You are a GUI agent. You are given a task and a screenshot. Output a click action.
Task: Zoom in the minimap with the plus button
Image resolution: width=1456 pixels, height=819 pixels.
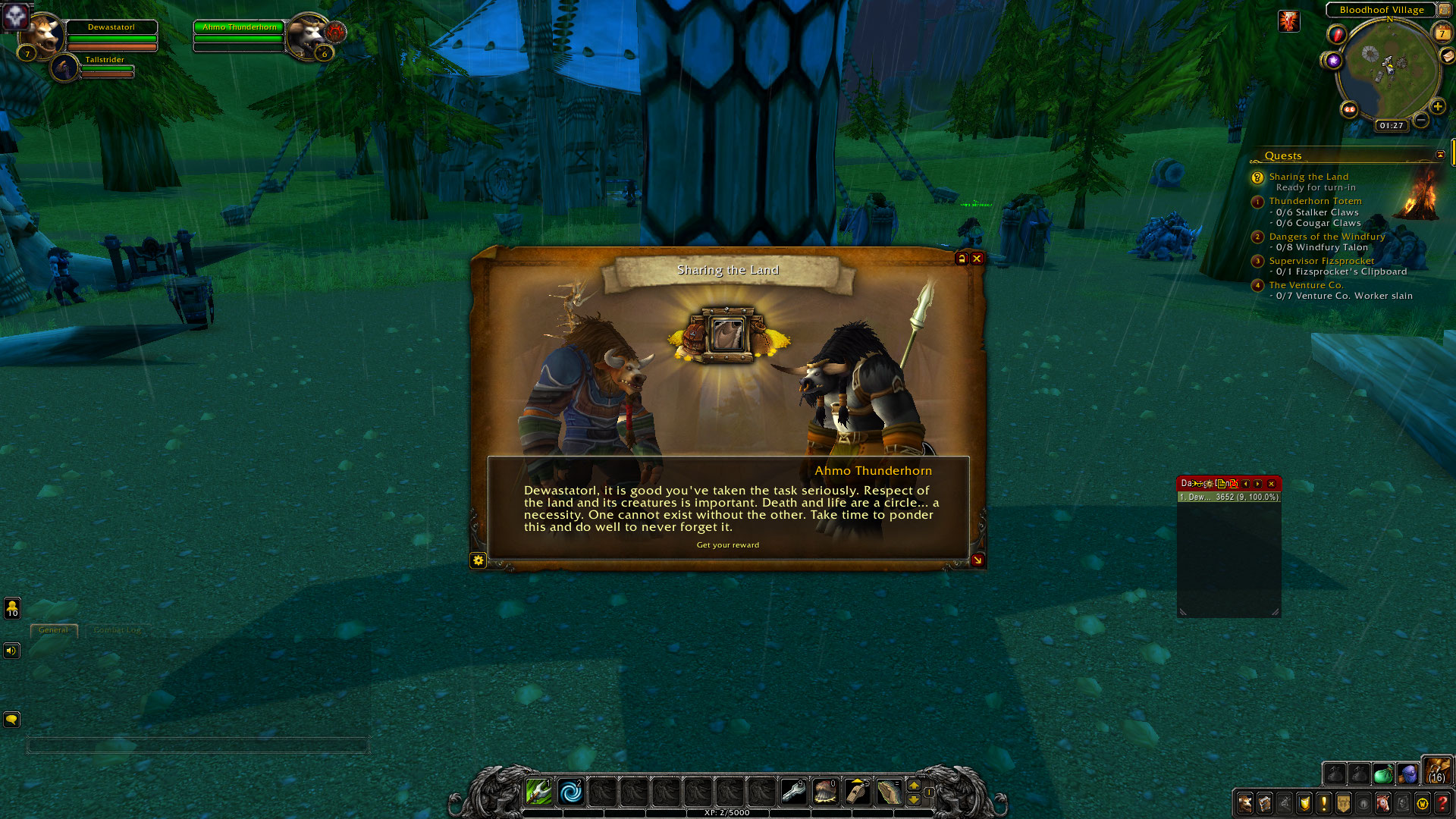point(1439,106)
